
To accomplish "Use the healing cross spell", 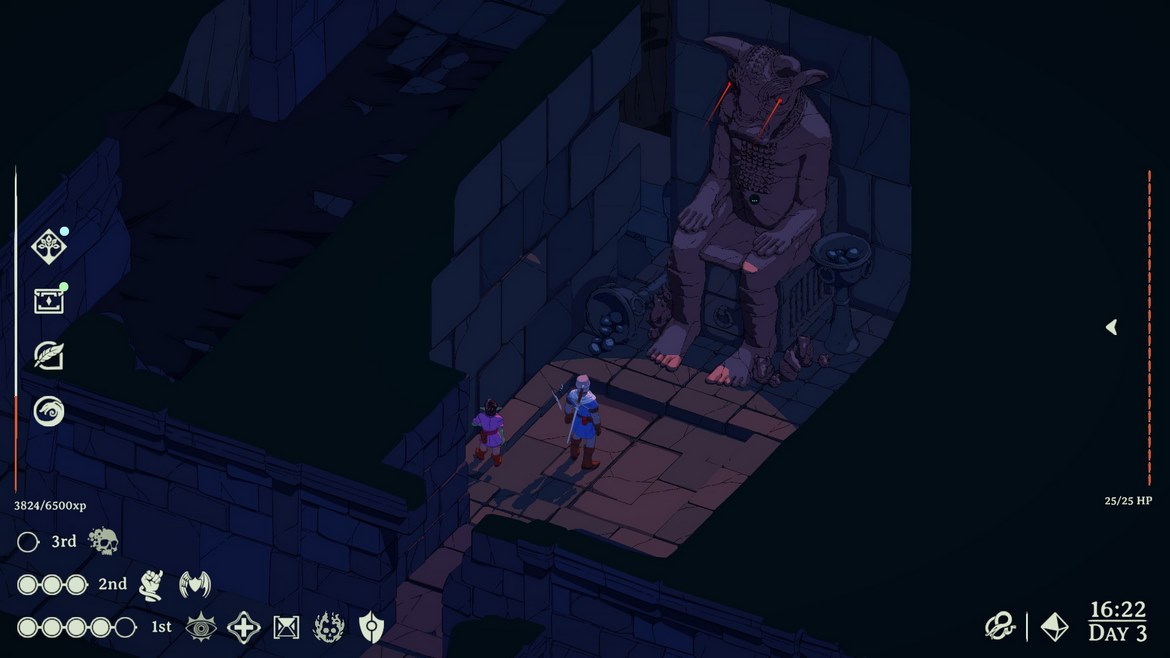I will pyautogui.click(x=244, y=628).
